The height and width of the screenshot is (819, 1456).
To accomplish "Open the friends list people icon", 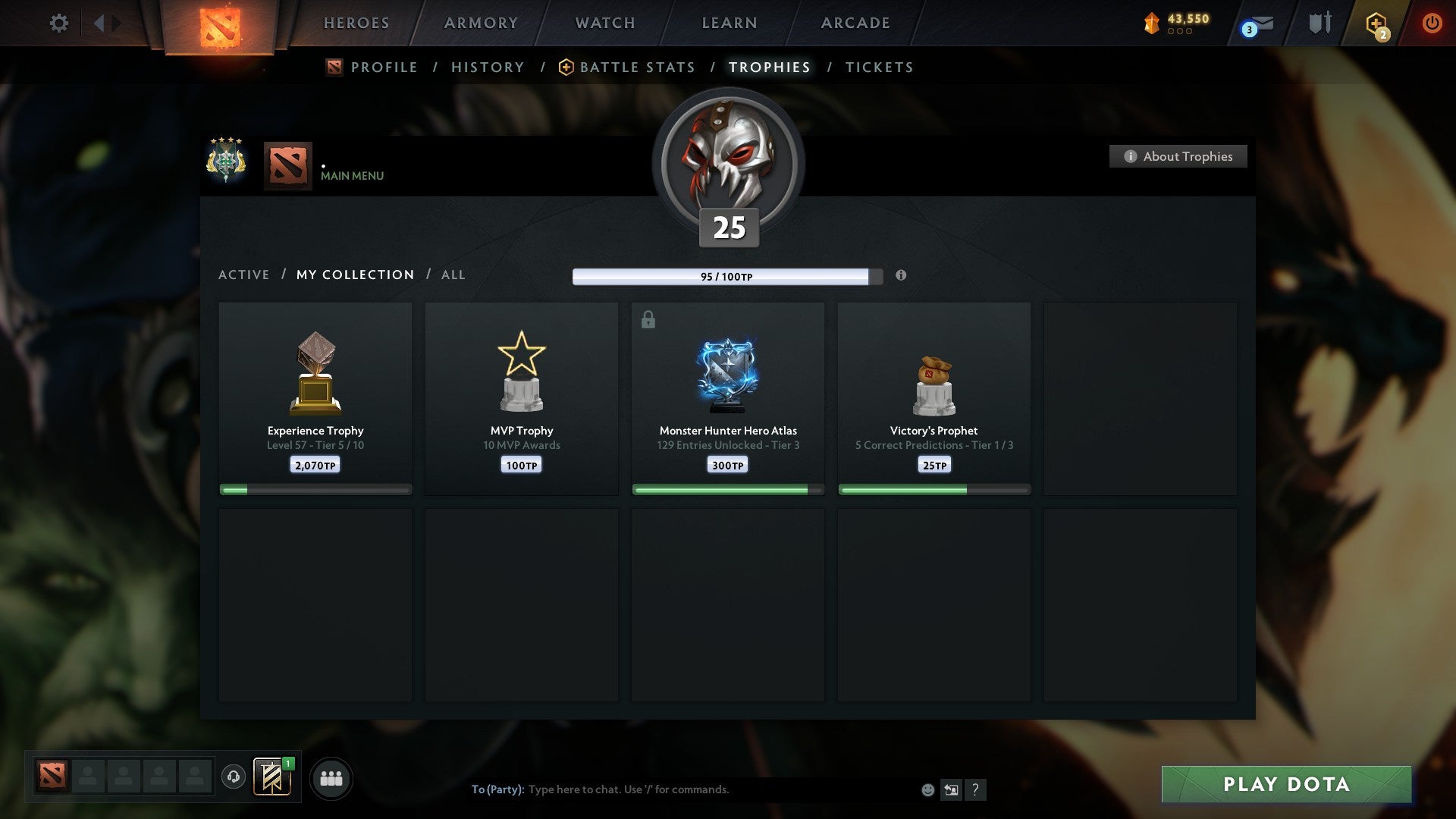I will pyautogui.click(x=331, y=777).
